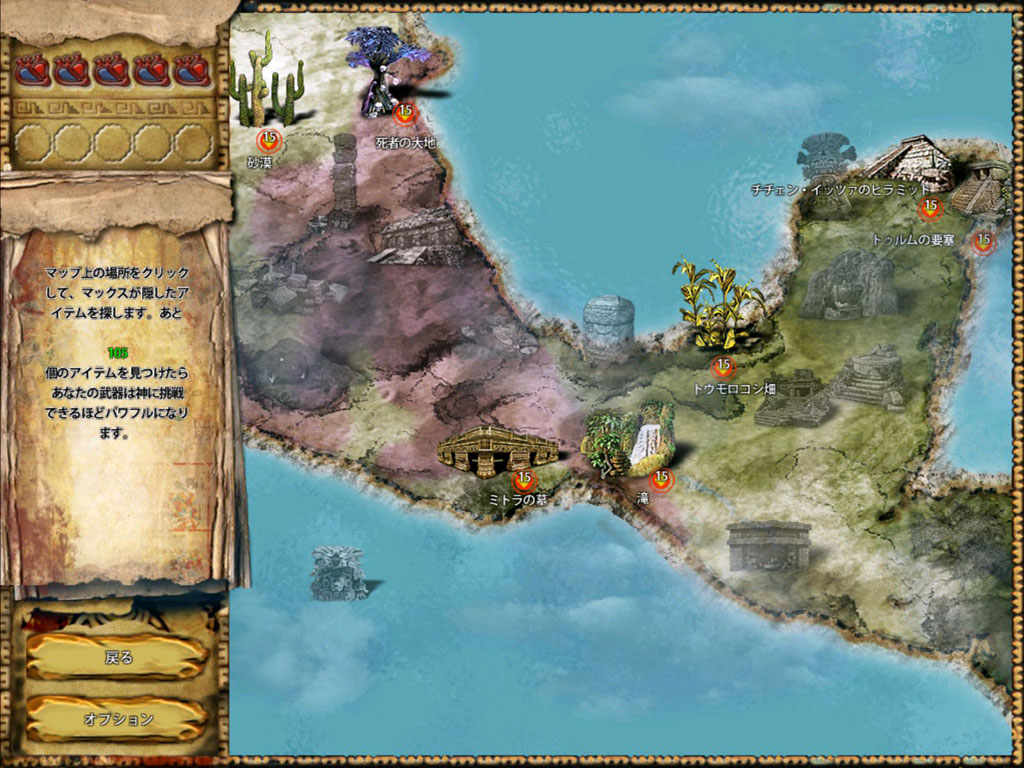Open the オプション menu
The width and height of the screenshot is (1024, 768).
(118, 718)
